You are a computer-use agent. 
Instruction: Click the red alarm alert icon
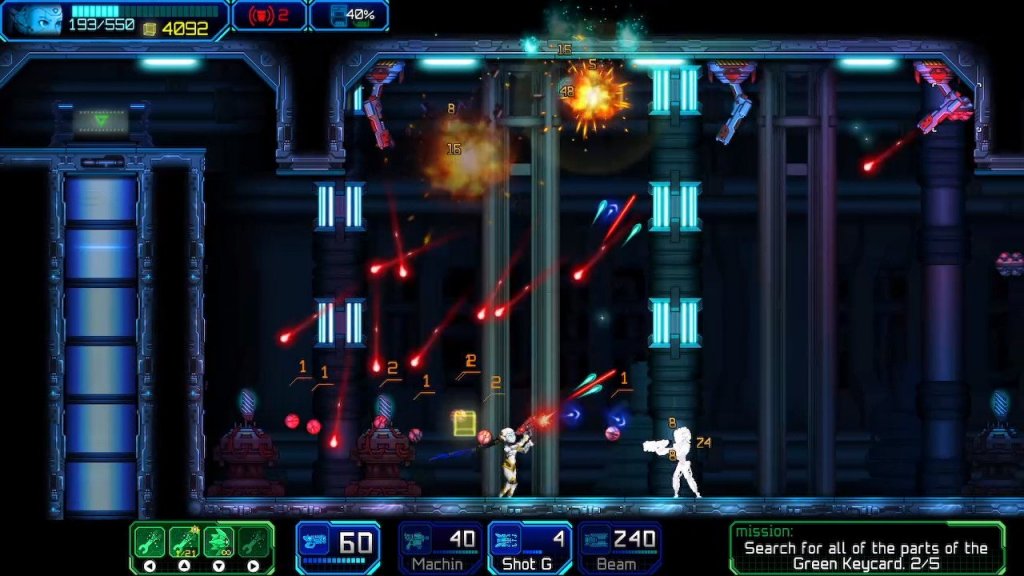(257, 15)
